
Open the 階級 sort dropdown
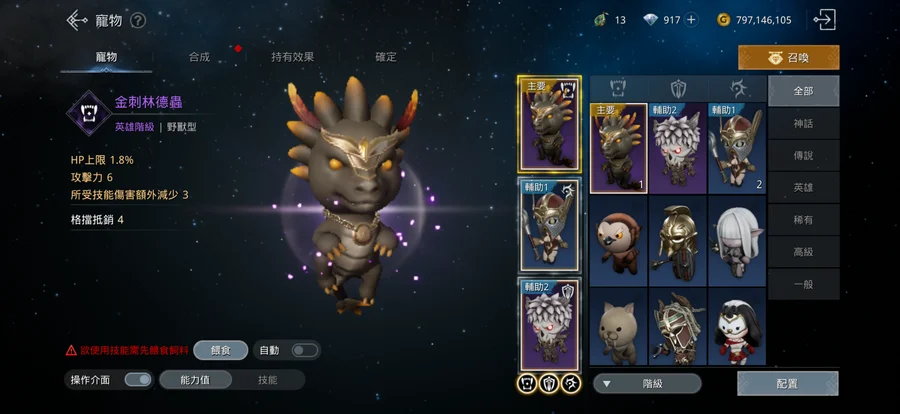coord(647,383)
